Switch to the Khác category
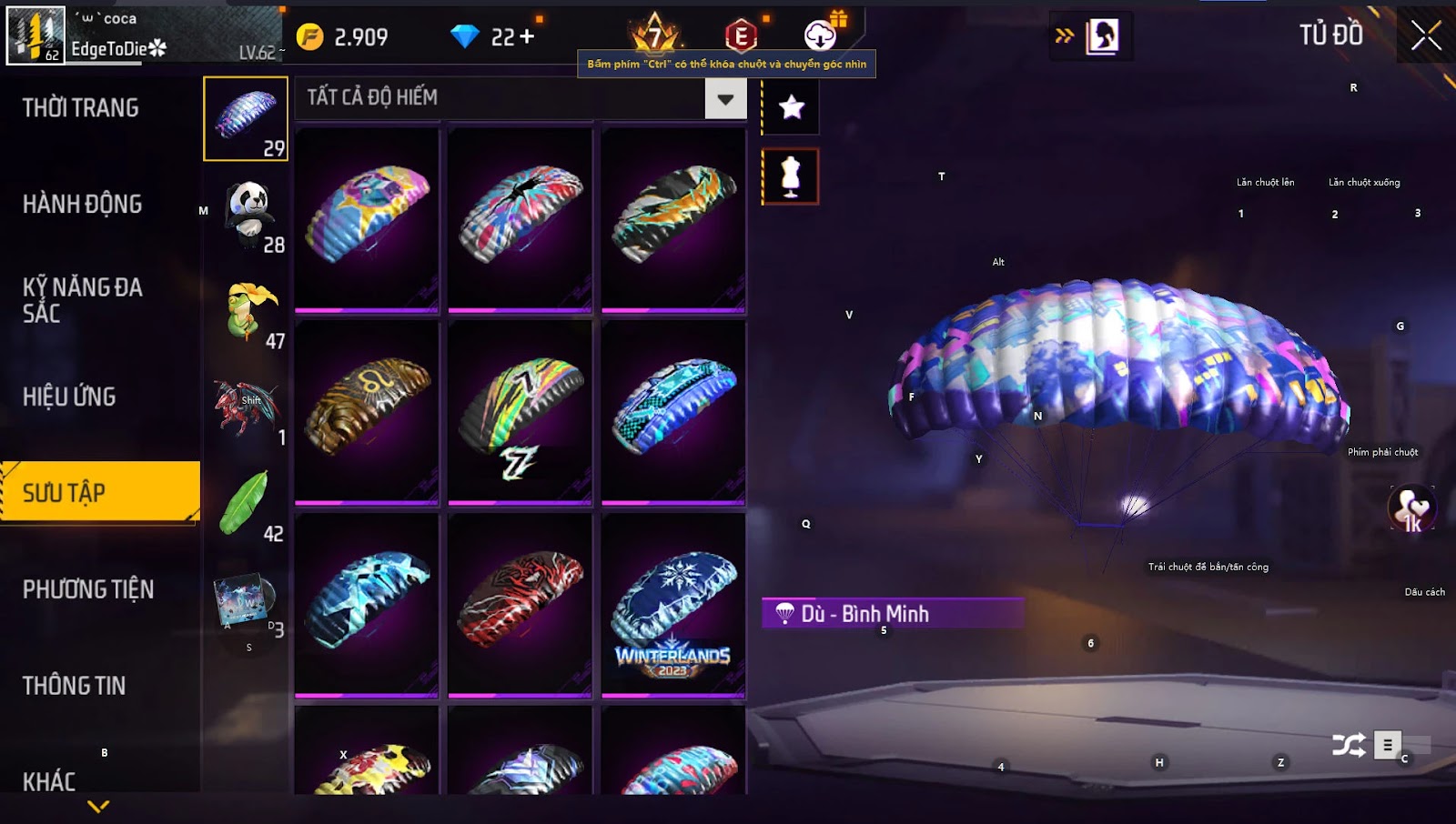The width and height of the screenshot is (1456, 824). click(49, 780)
